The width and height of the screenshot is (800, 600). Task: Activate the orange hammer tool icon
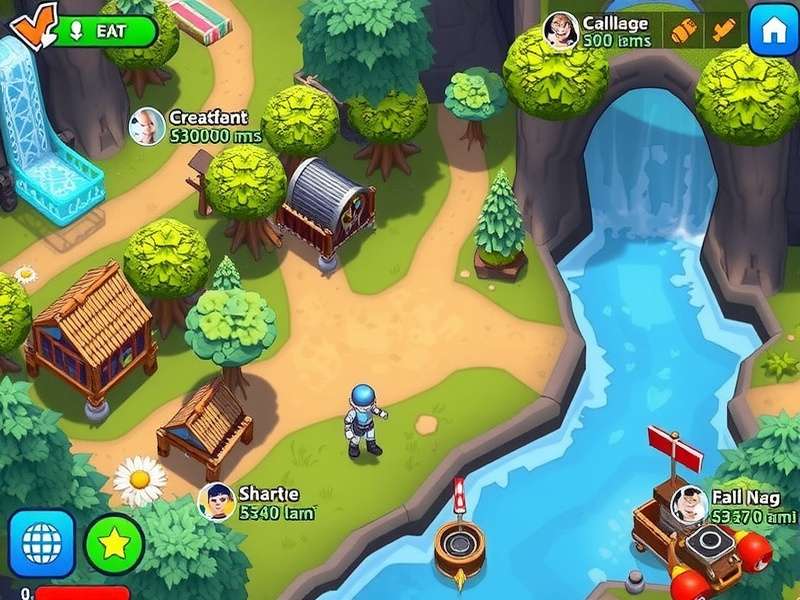(721, 30)
